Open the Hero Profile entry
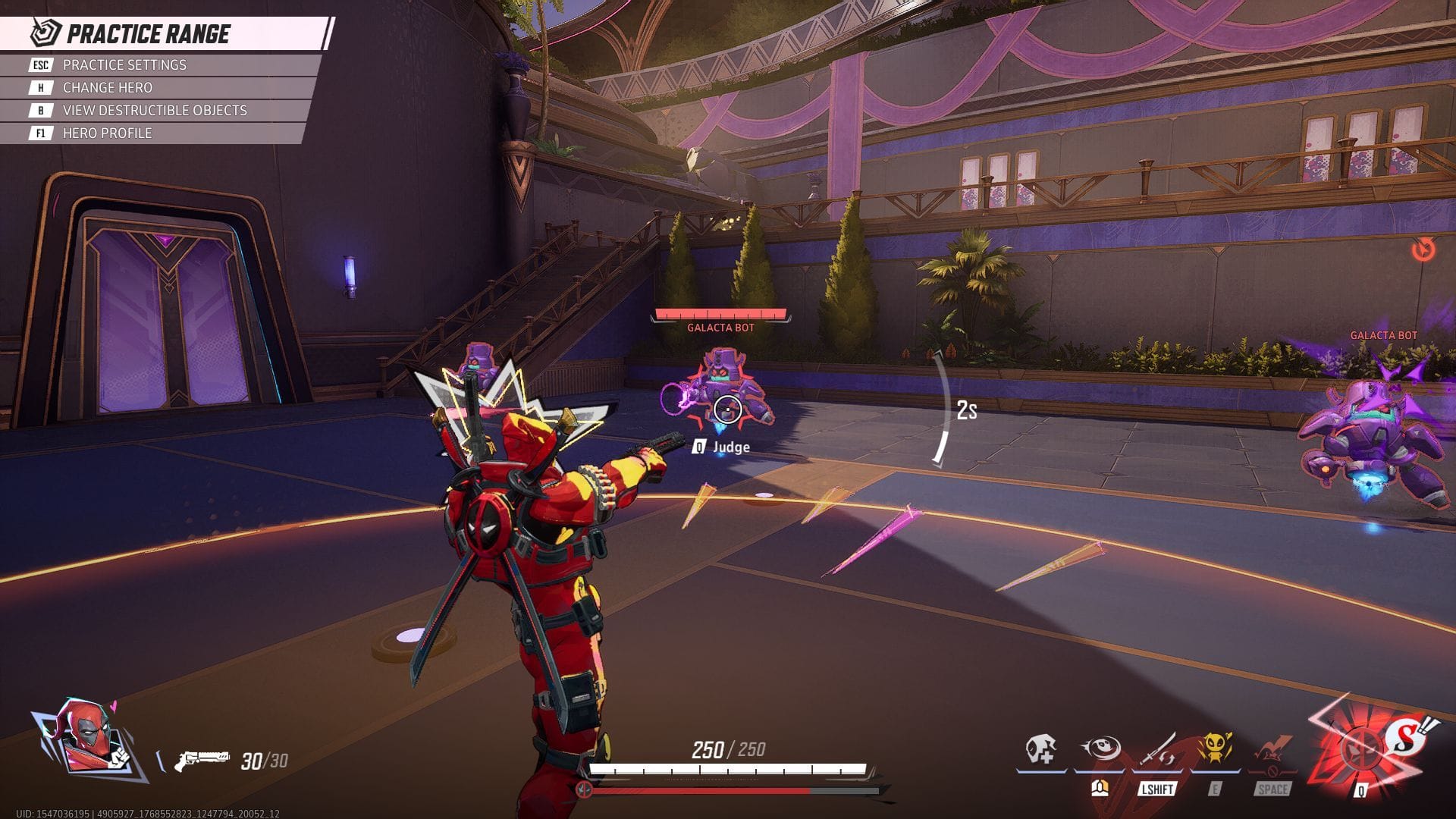The width and height of the screenshot is (1456, 819). tap(106, 133)
